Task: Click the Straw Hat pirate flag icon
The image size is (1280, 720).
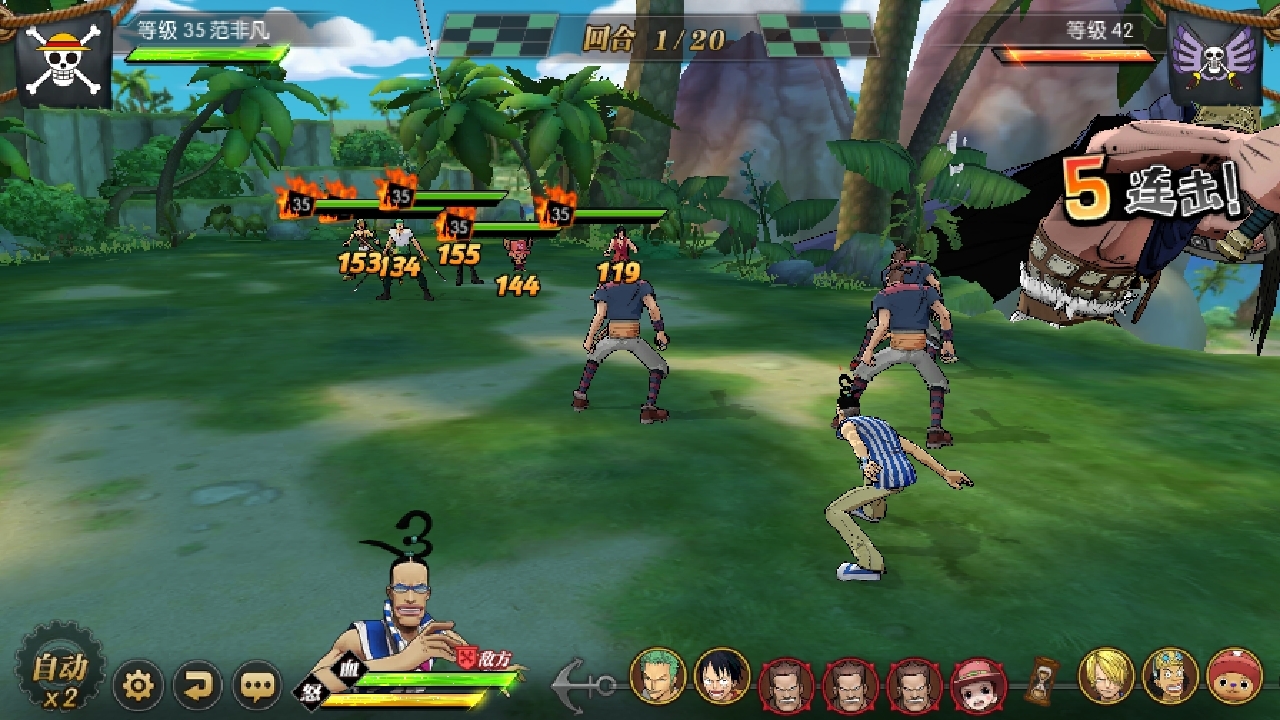Action: coord(64,58)
